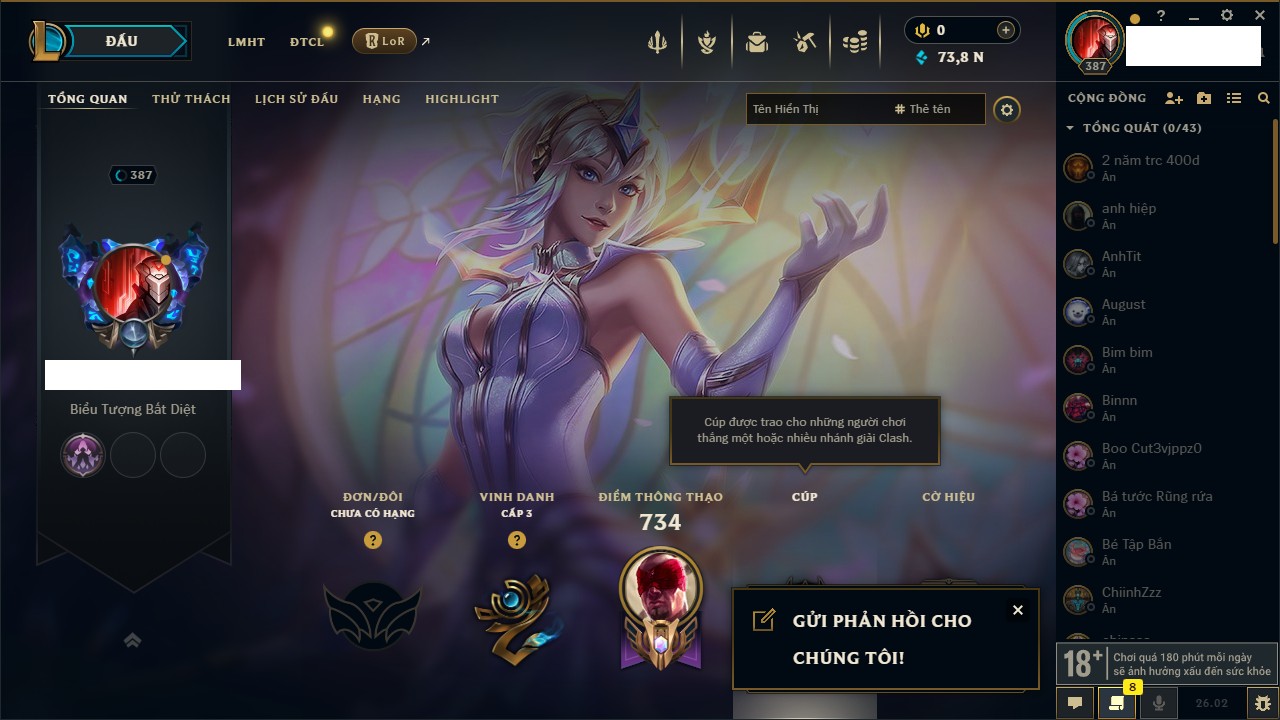Open the ĐTCL game tab
The width and height of the screenshot is (1280, 720).
click(x=307, y=42)
